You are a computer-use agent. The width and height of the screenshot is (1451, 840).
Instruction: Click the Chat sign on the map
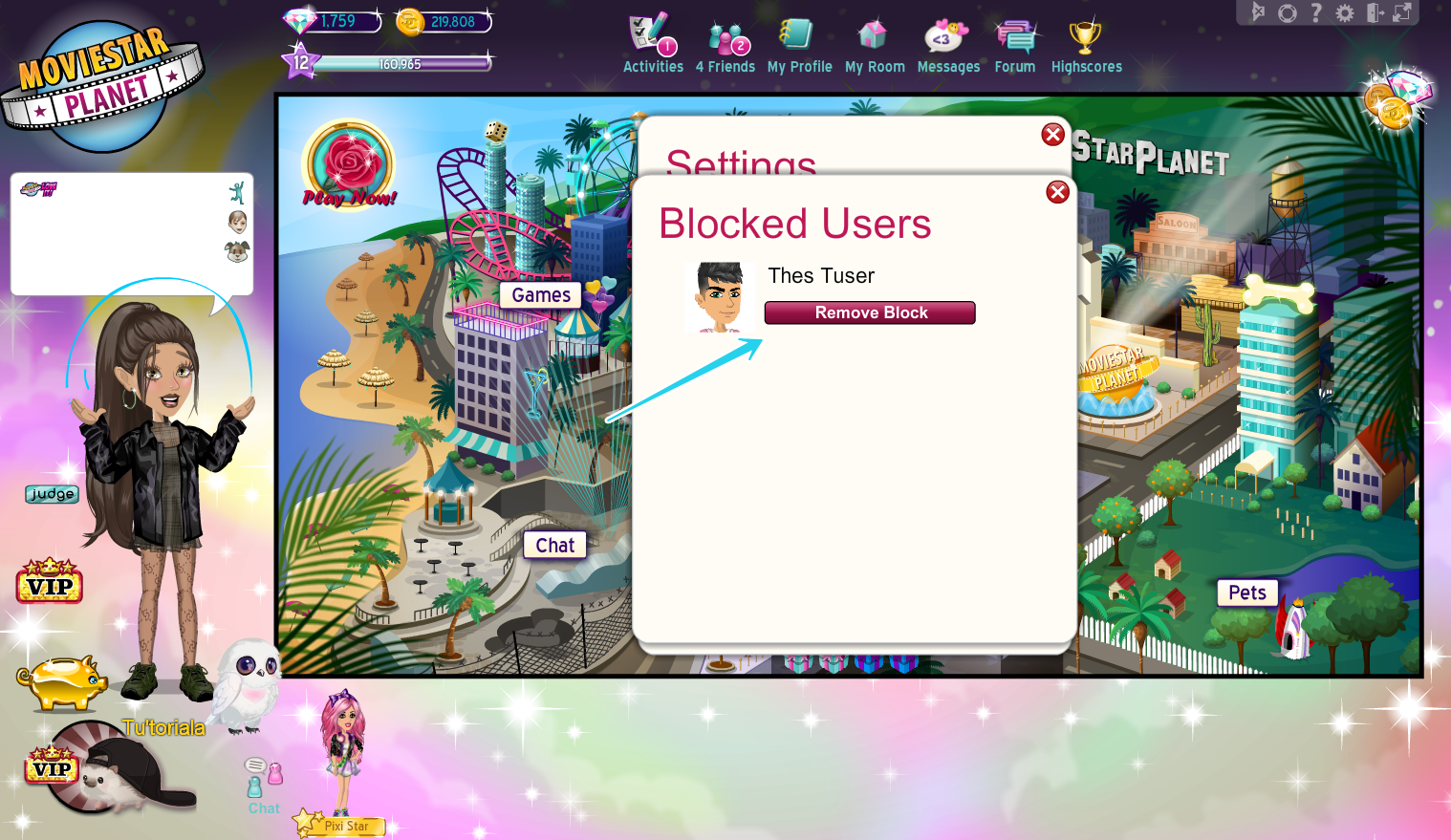click(554, 545)
